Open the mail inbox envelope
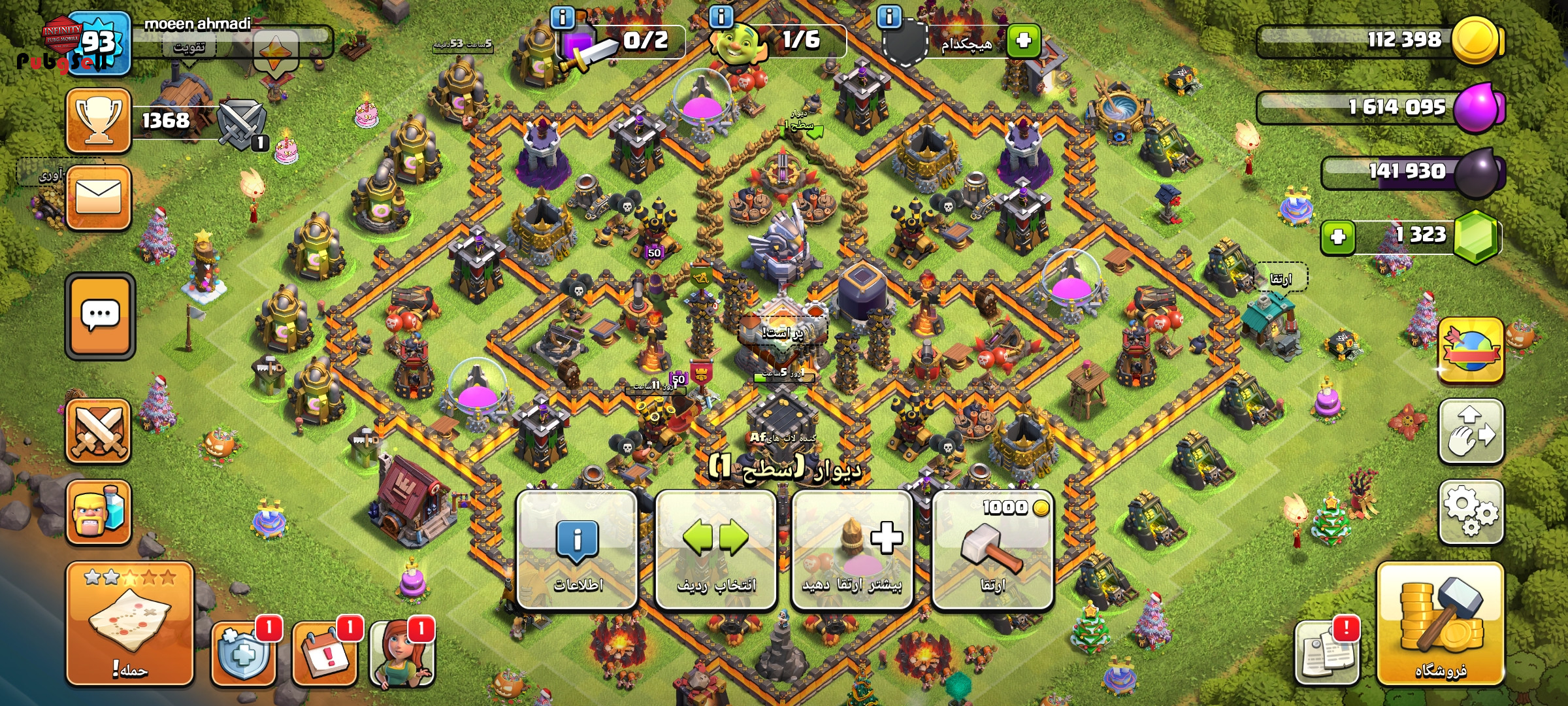 click(x=99, y=197)
